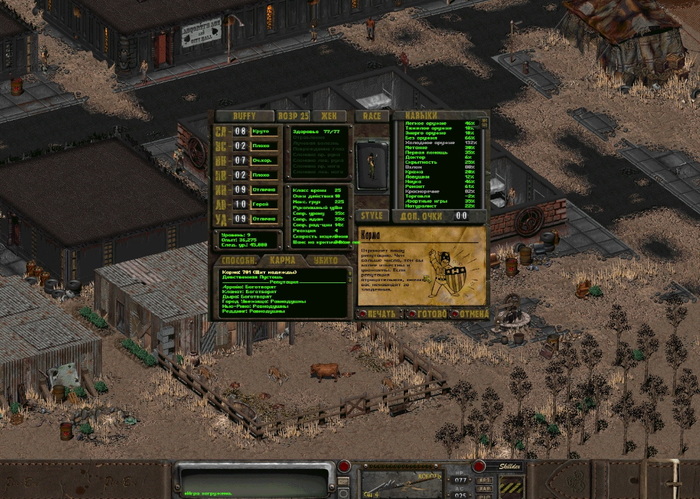Show the УБИТО kills tab

coord(326,259)
